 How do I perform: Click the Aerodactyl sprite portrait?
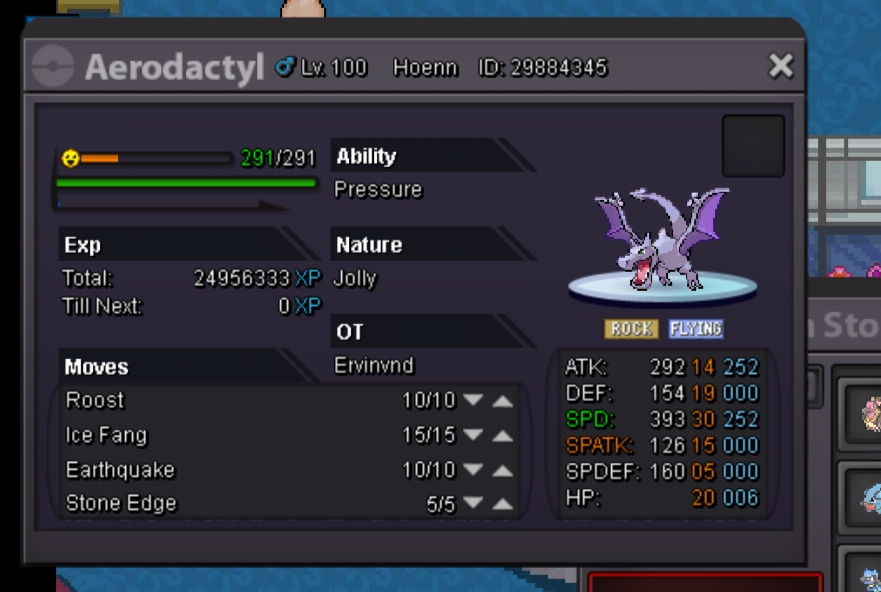pyautogui.click(x=662, y=245)
